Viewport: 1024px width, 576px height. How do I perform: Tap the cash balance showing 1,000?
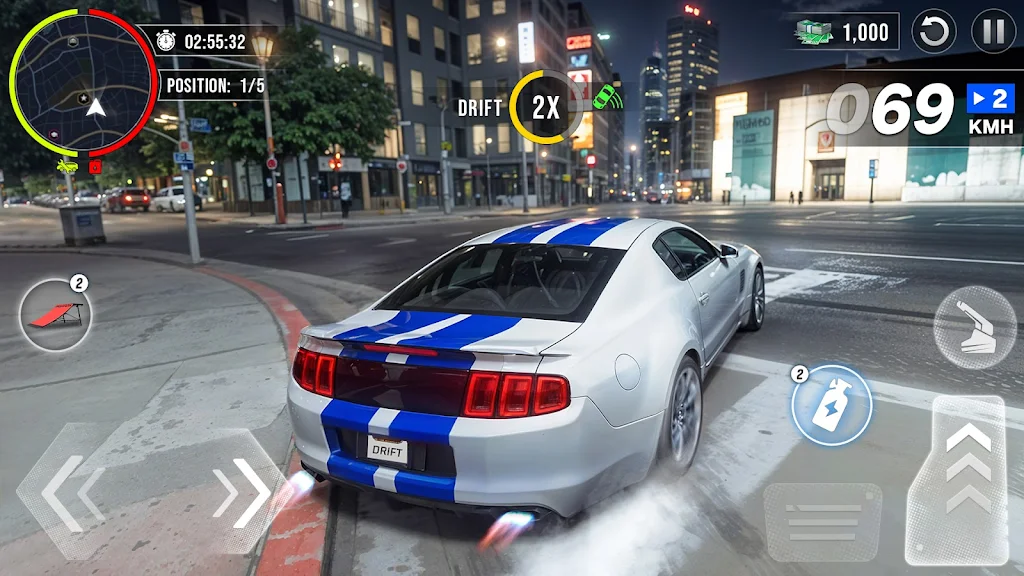845,32
